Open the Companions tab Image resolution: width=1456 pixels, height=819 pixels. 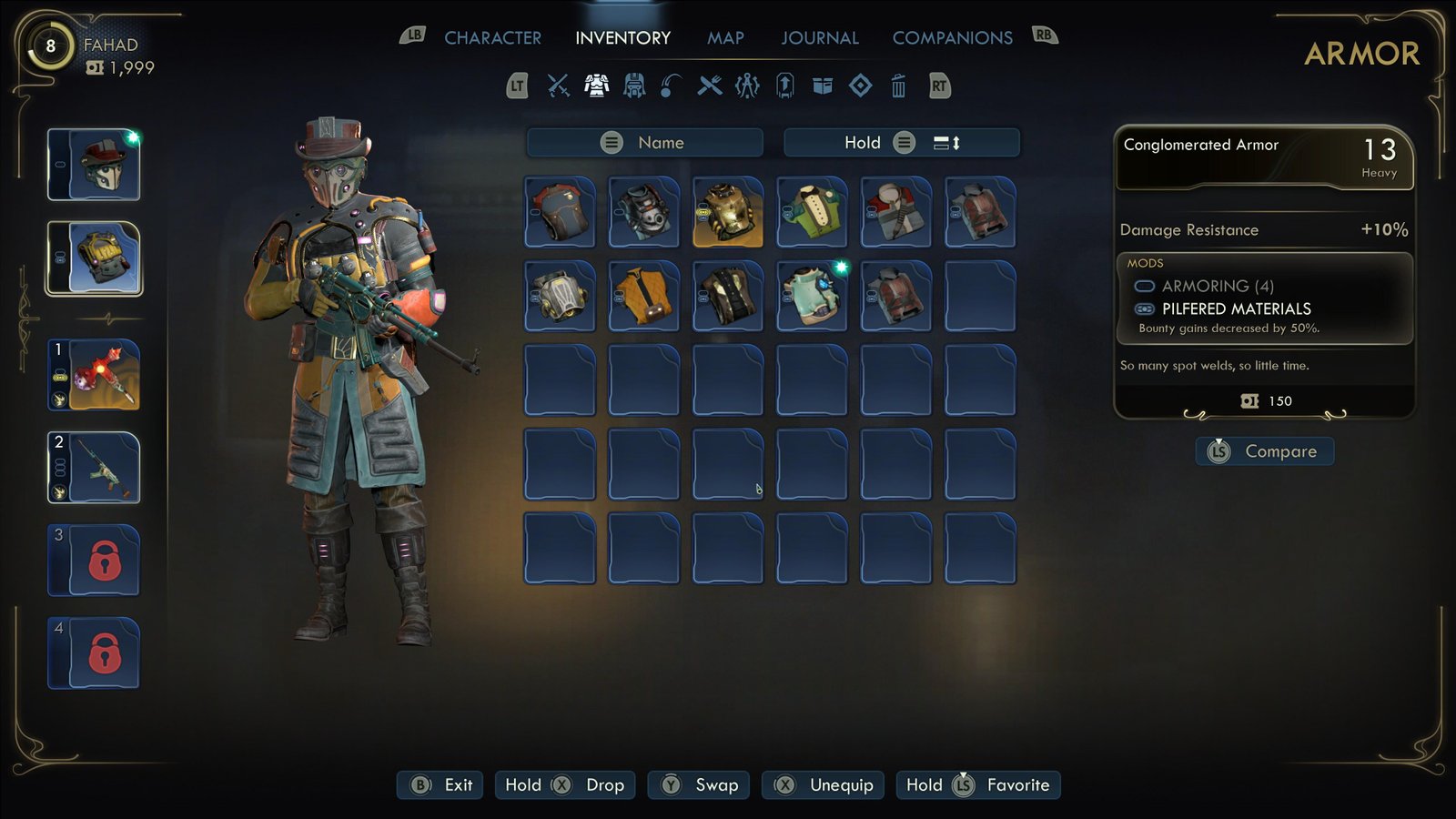click(x=952, y=38)
